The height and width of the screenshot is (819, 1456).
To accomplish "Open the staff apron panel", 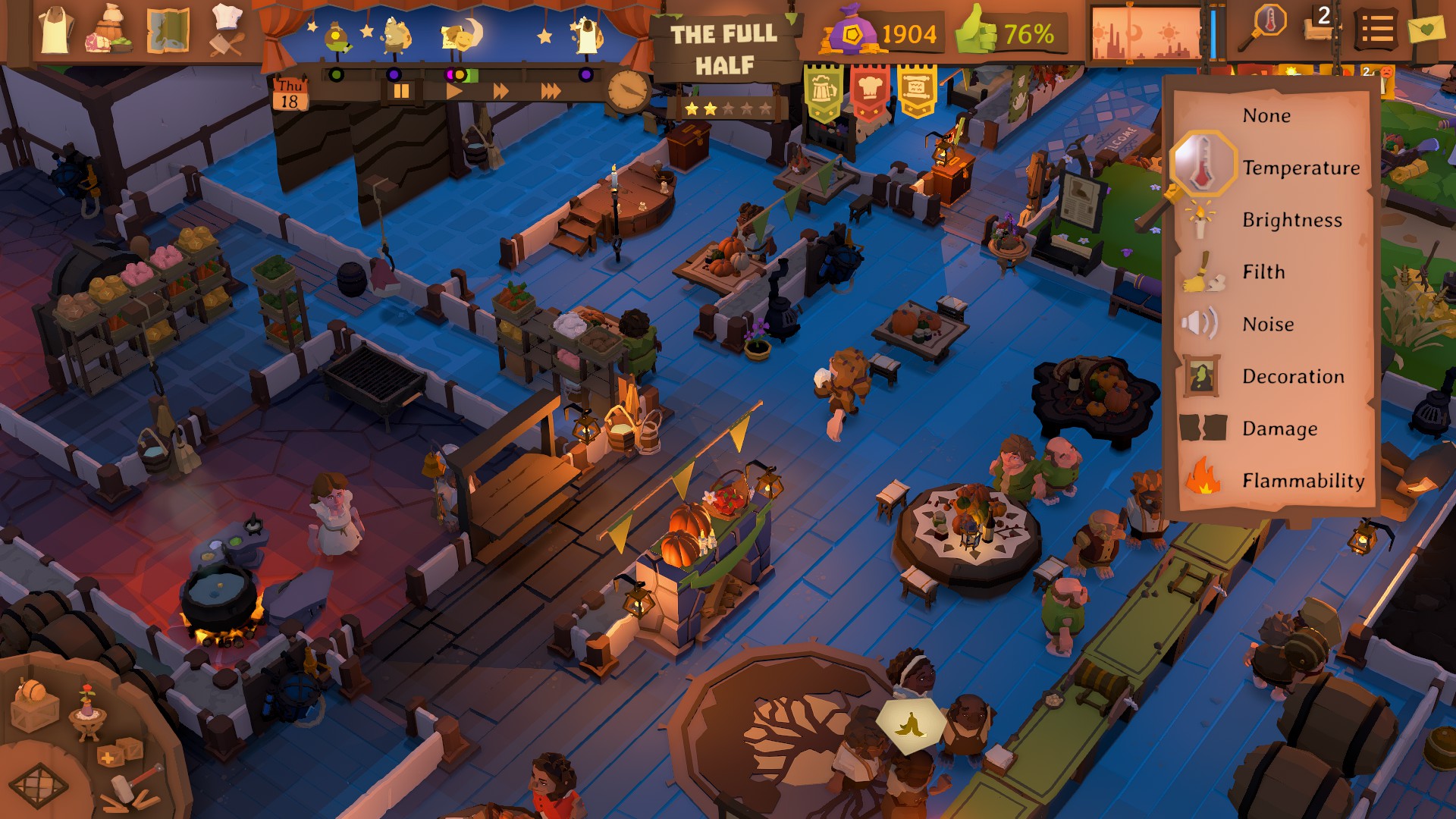I will point(53,30).
